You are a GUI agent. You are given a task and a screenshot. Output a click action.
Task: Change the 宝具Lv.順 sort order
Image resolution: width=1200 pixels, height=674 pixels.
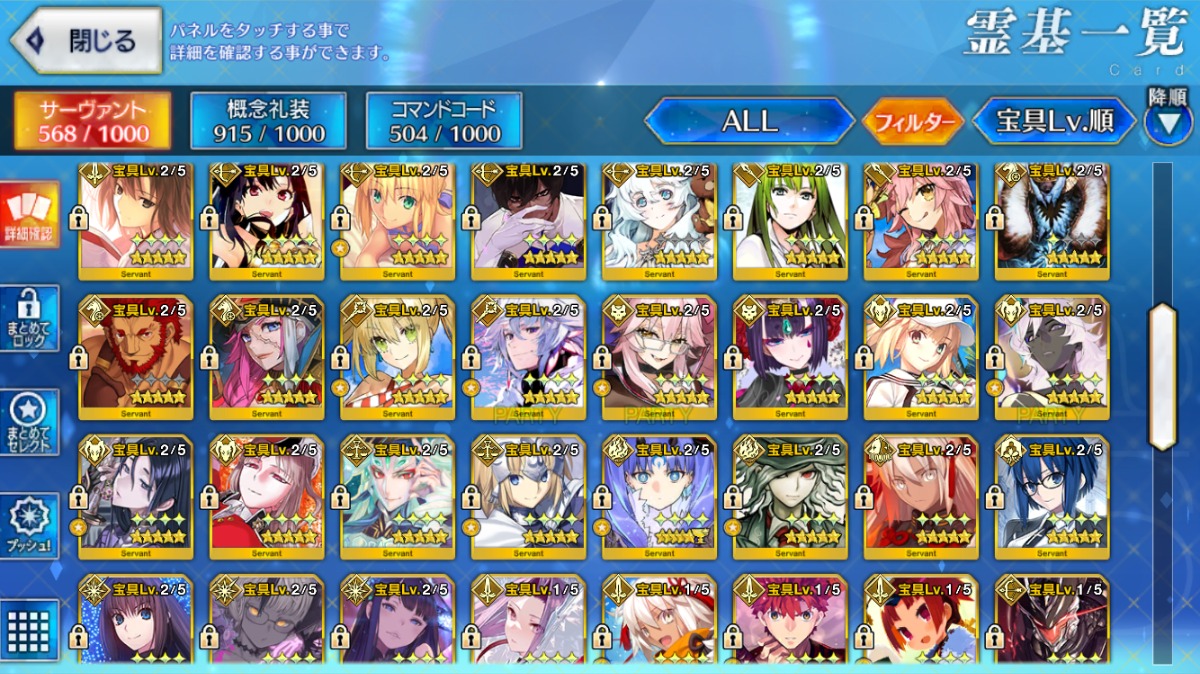(x=1054, y=122)
